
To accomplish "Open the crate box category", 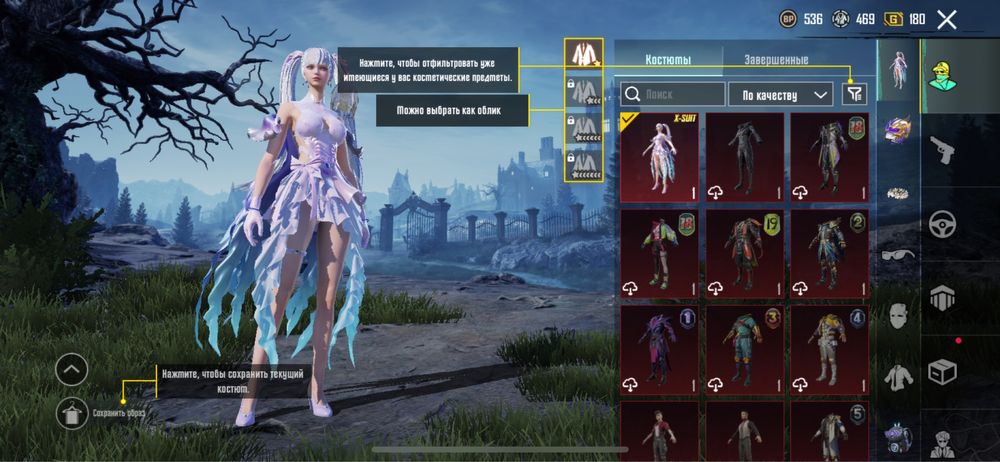I will pos(942,371).
